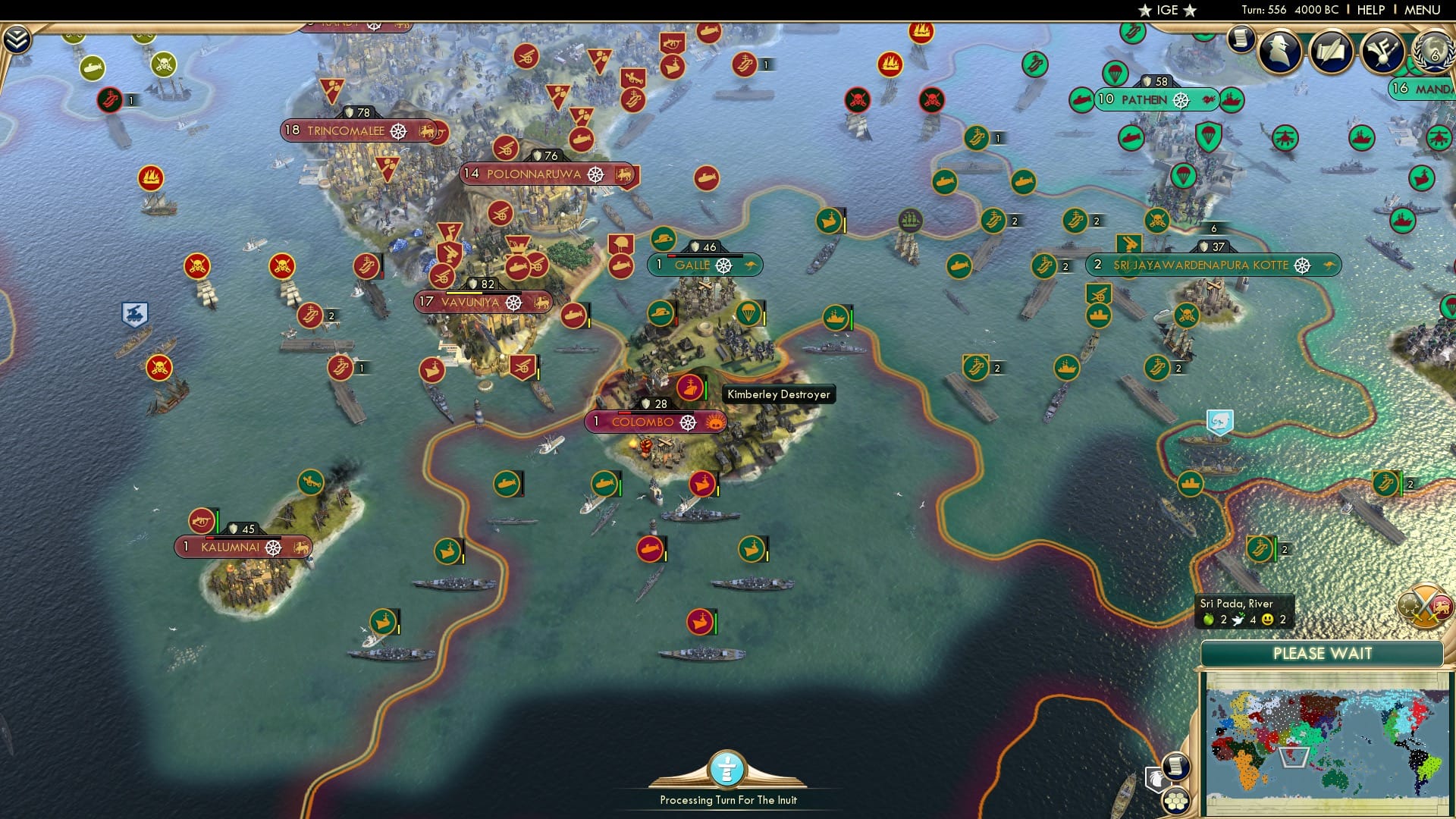Click Colombo's production gear icon

pyautogui.click(x=689, y=422)
